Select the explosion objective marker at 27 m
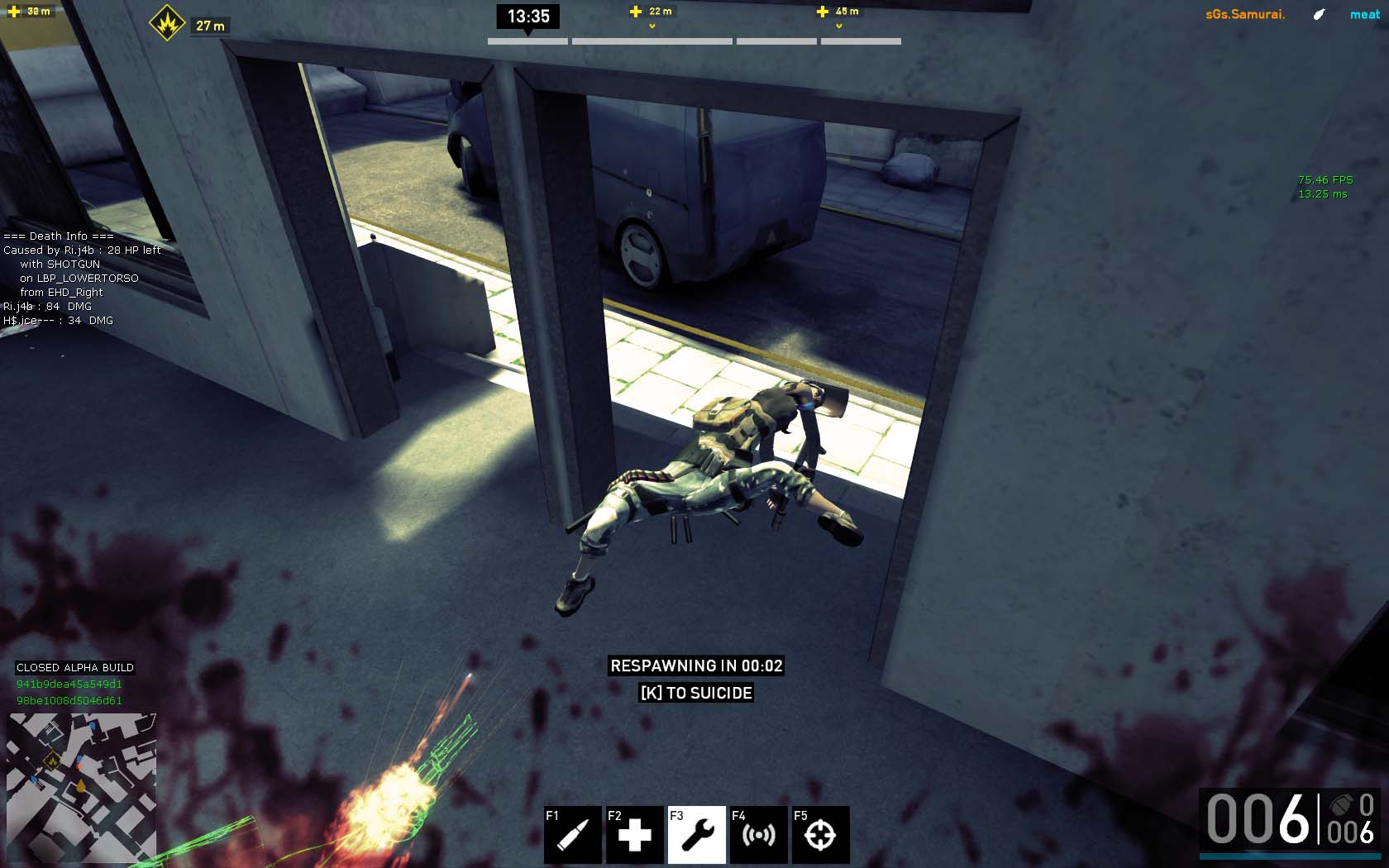This screenshot has width=1389, height=868. (167, 23)
